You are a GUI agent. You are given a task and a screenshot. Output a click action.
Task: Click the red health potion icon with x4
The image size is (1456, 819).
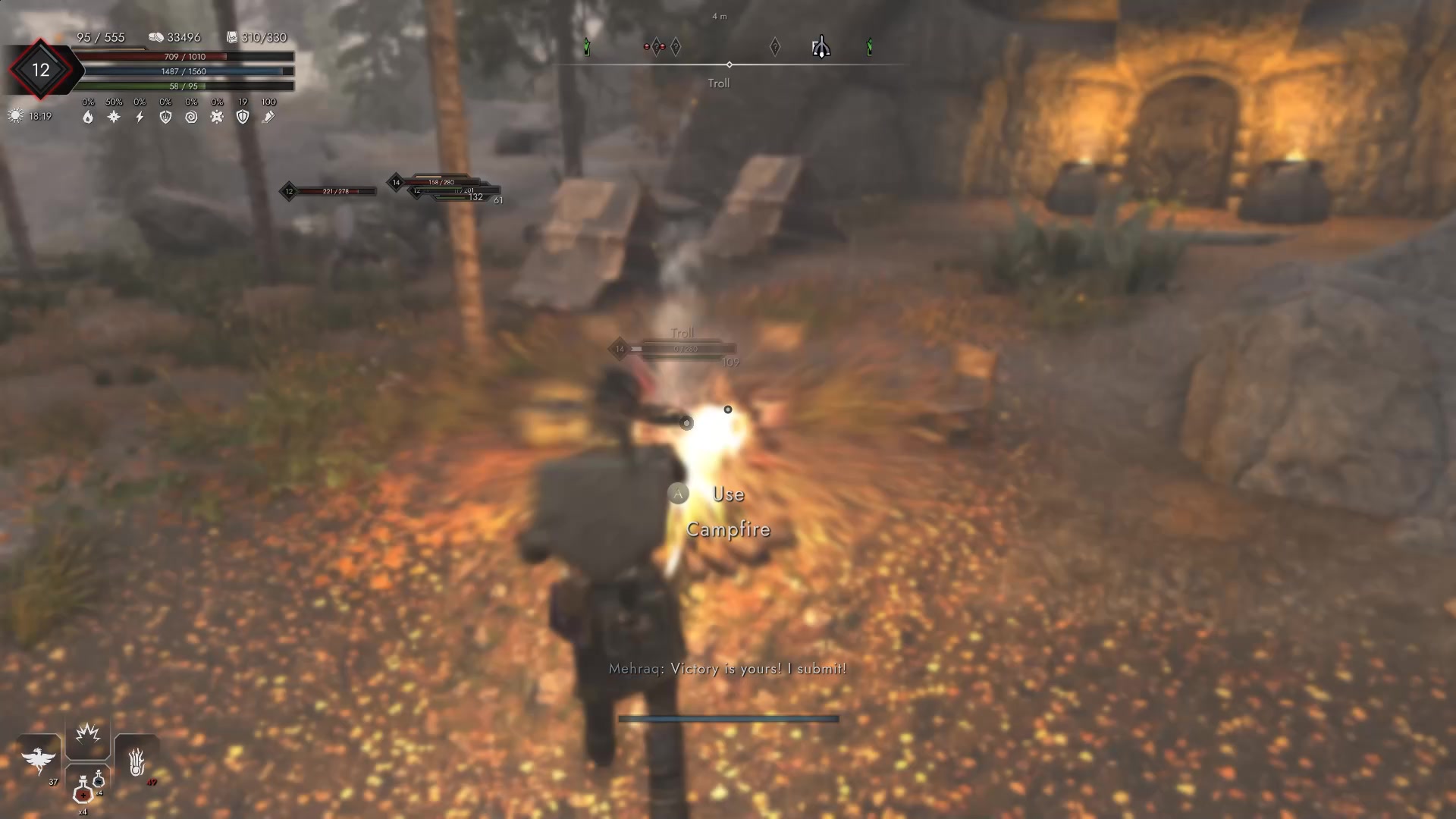click(x=83, y=792)
